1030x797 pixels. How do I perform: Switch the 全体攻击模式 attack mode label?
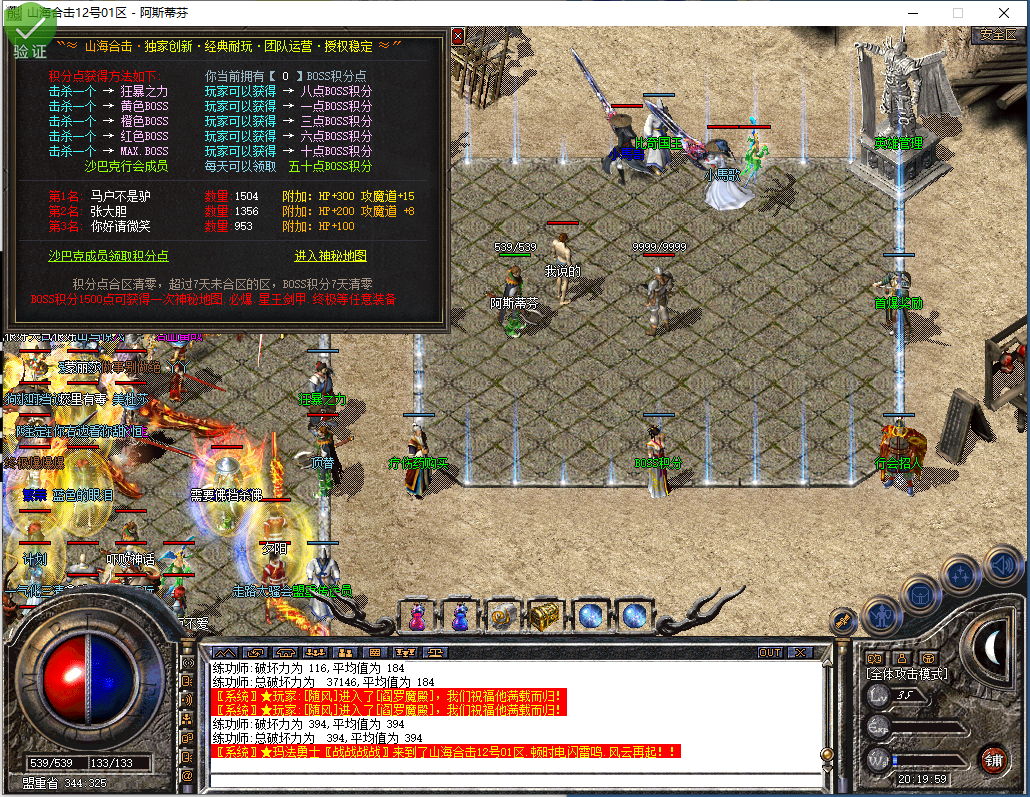906,674
